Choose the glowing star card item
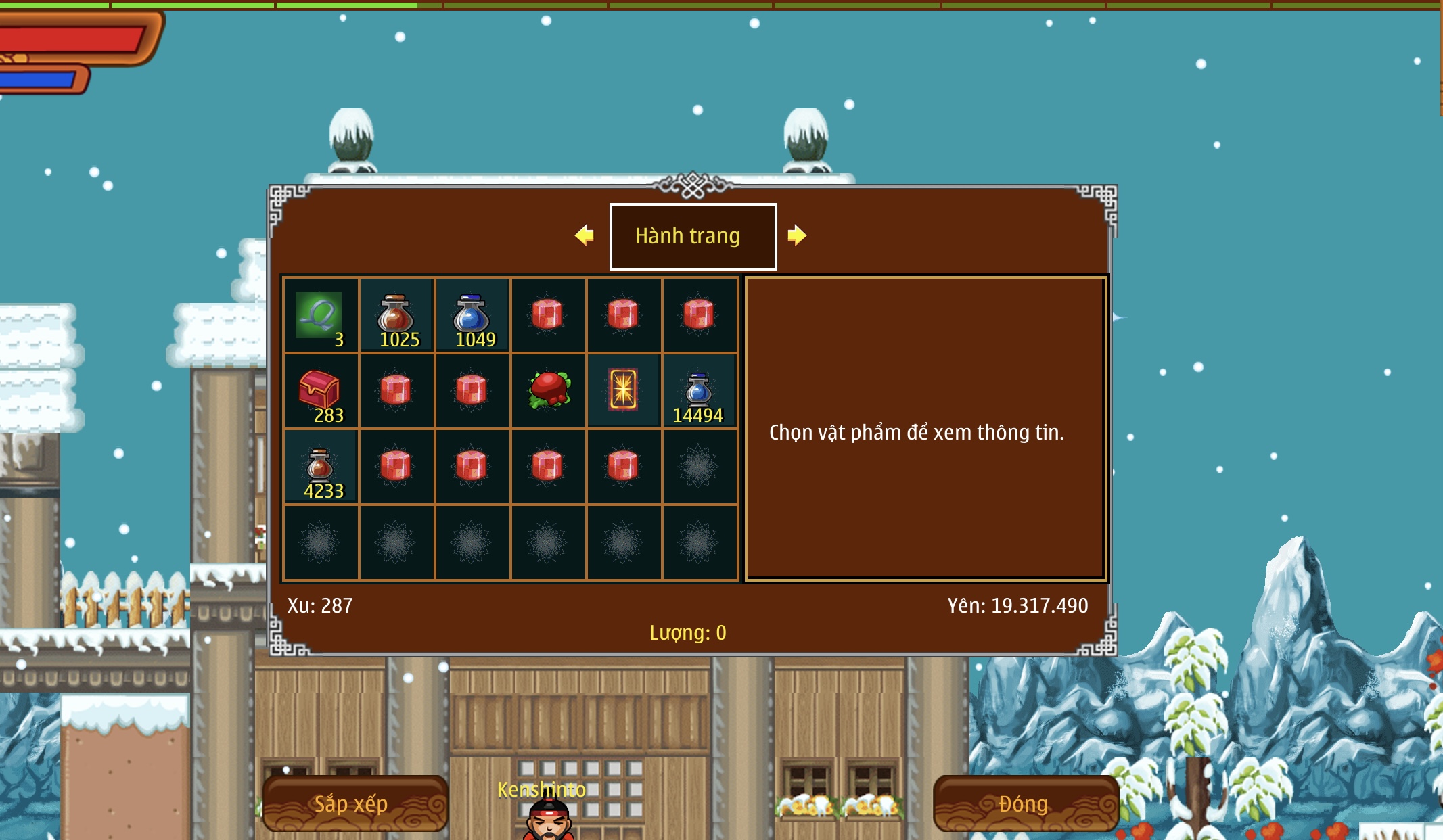 click(x=623, y=390)
